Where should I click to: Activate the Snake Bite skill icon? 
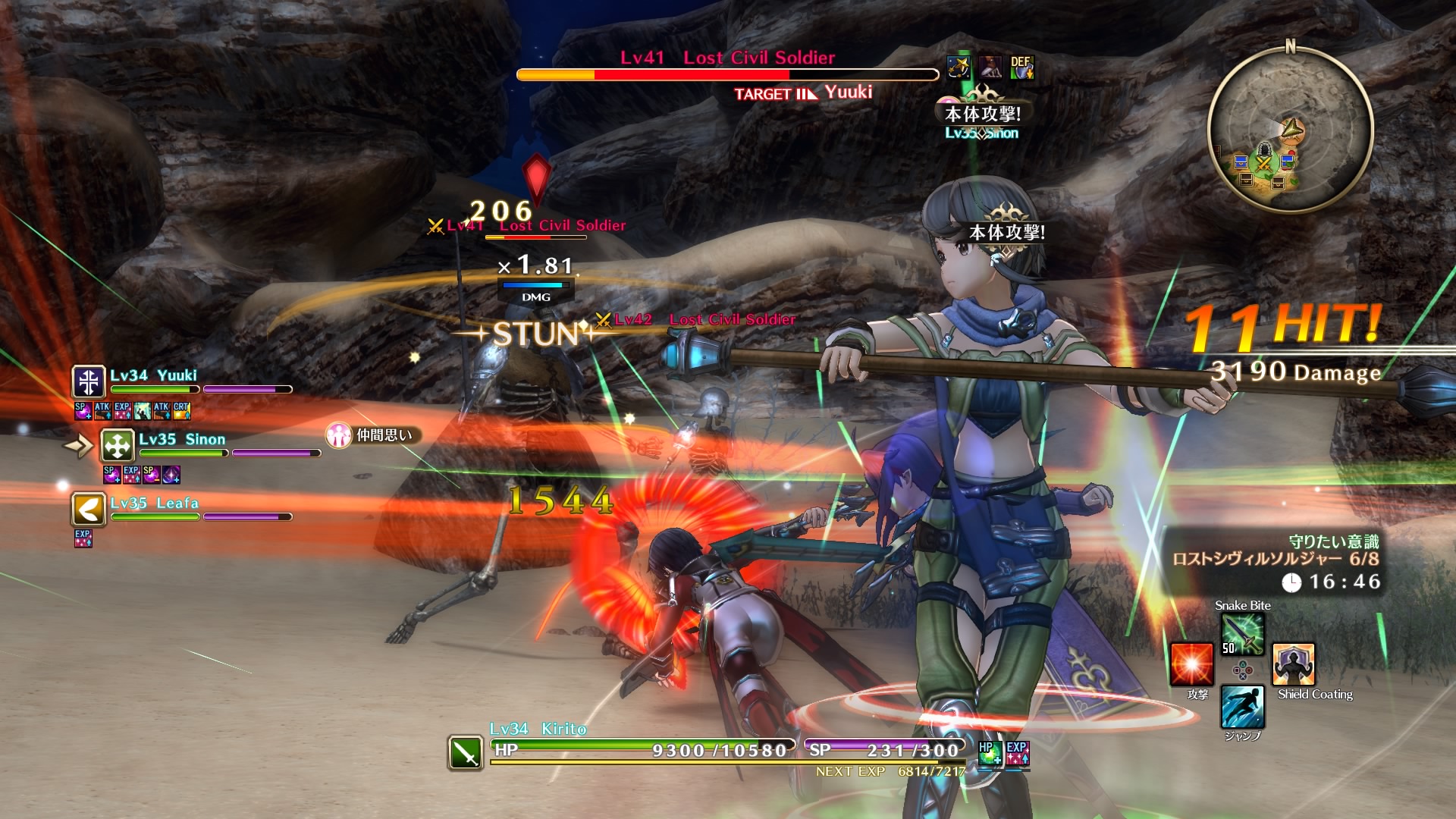coord(1242,633)
